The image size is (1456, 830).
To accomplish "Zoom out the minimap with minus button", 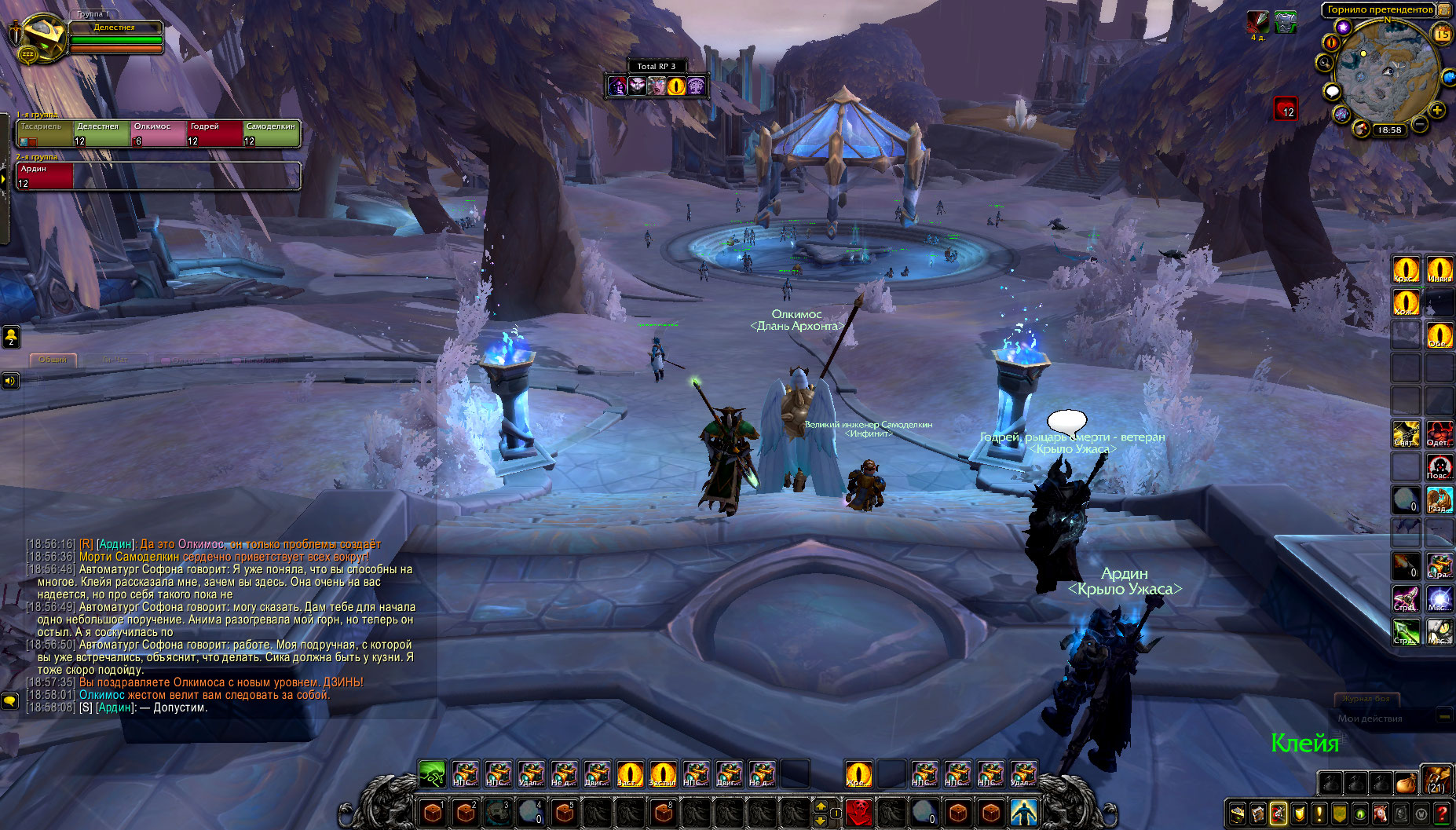I will pyautogui.click(x=1420, y=124).
